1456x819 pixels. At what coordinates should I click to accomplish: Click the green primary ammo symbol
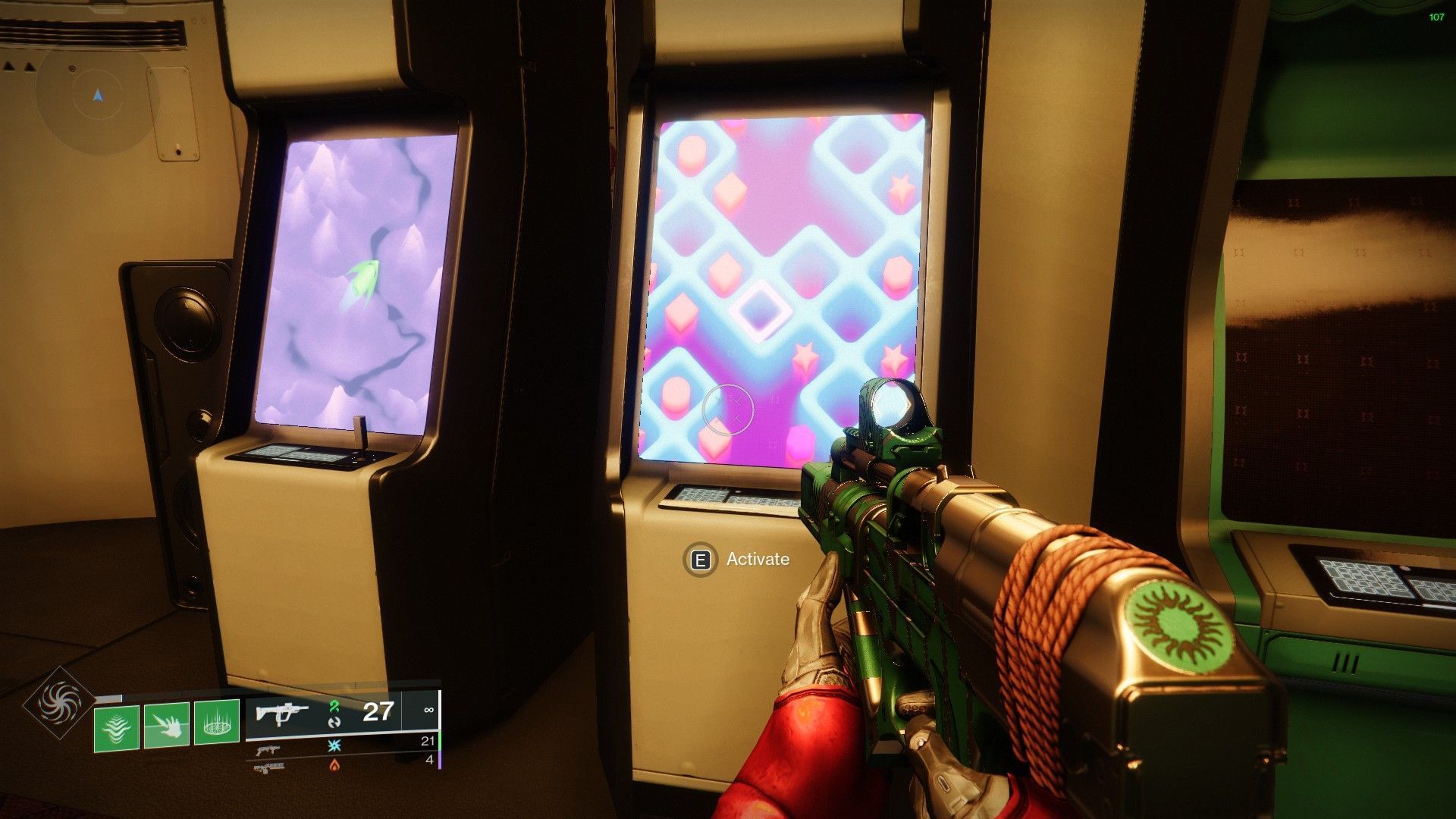point(334,708)
